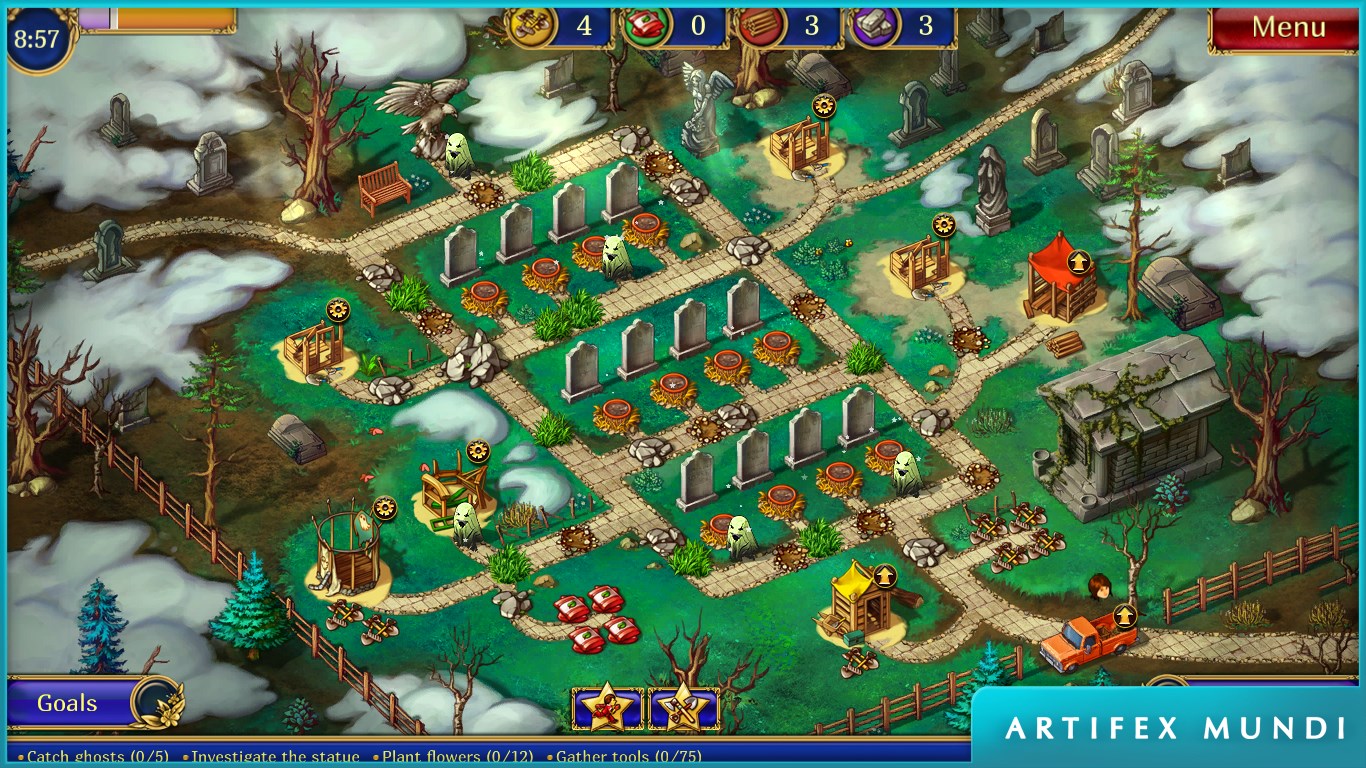
Task: Click the upgrade arrow above the orange truck
Action: click(x=1125, y=615)
